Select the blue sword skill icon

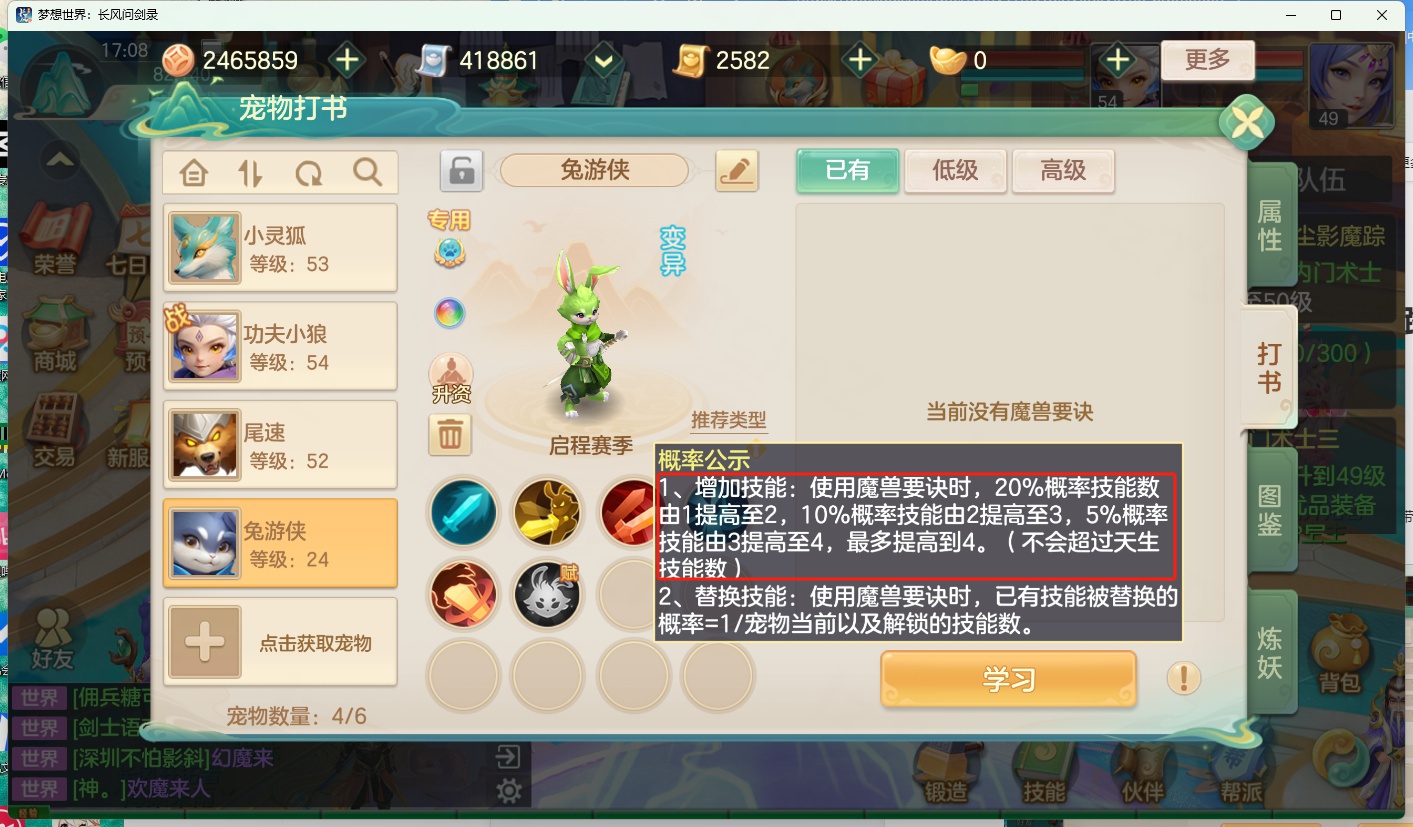[x=463, y=511]
